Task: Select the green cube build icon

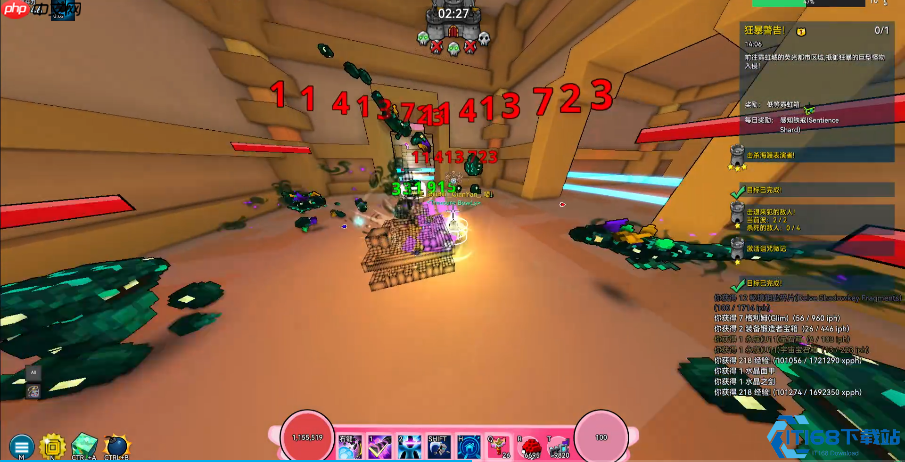Action: tap(84, 445)
